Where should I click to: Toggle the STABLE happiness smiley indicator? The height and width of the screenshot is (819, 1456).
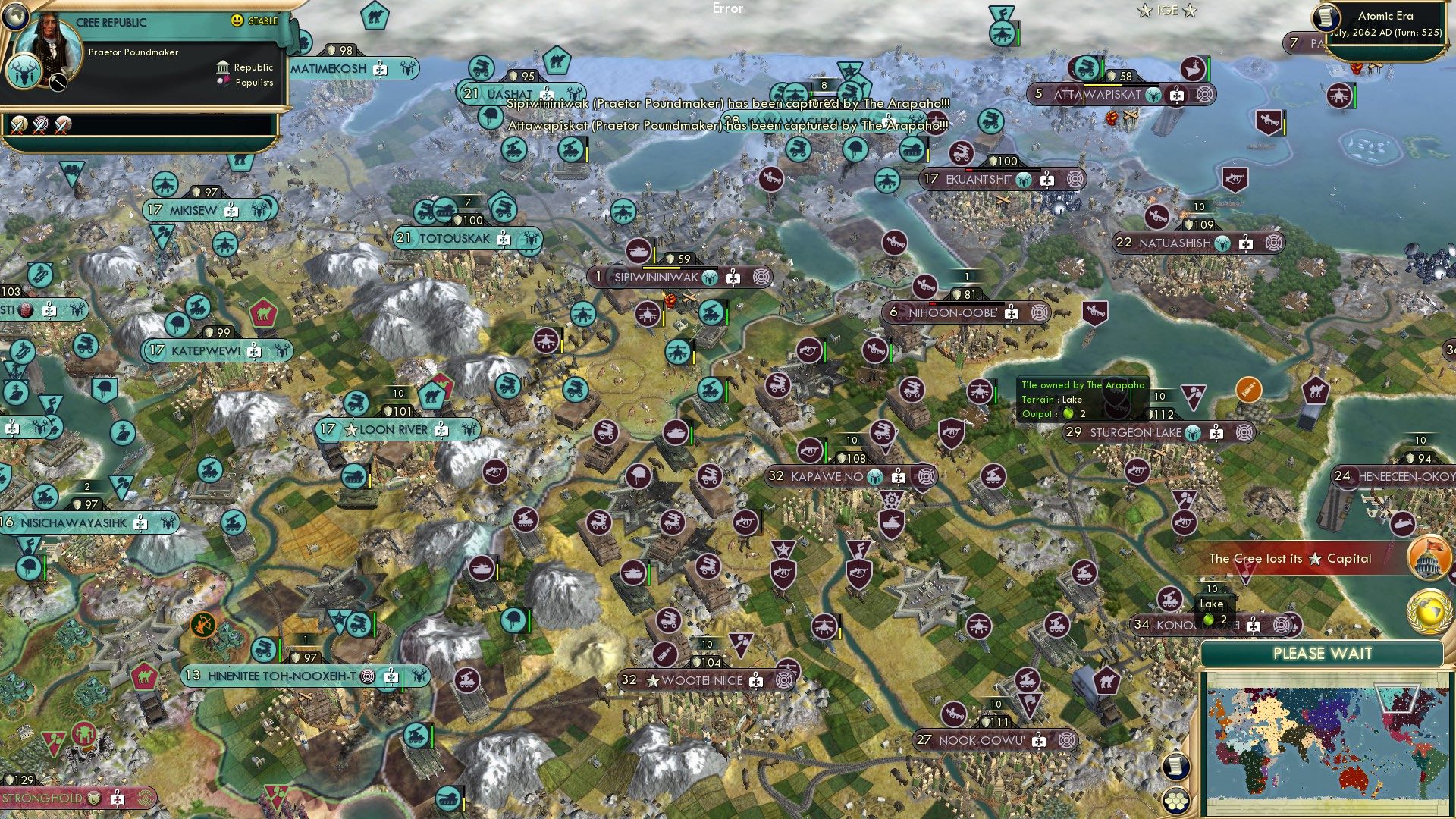[237, 21]
